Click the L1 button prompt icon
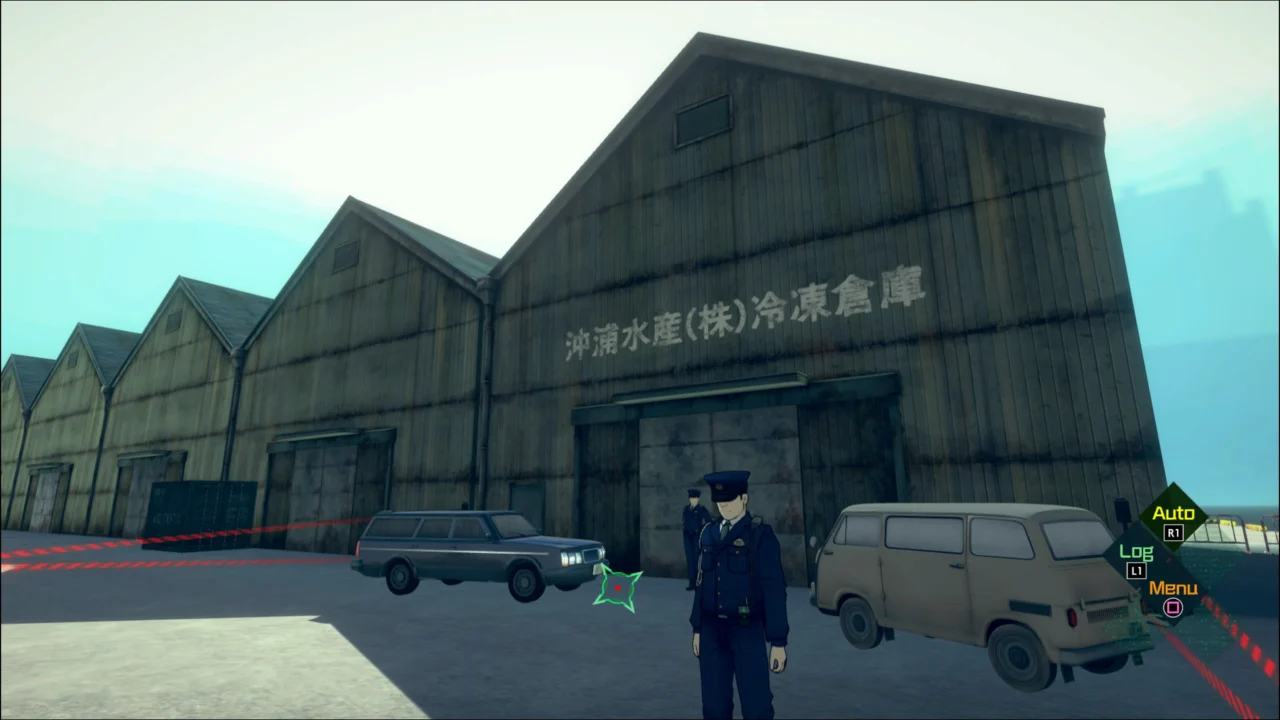The width and height of the screenshot is (1280, 720). click(x=1136, y=570)
